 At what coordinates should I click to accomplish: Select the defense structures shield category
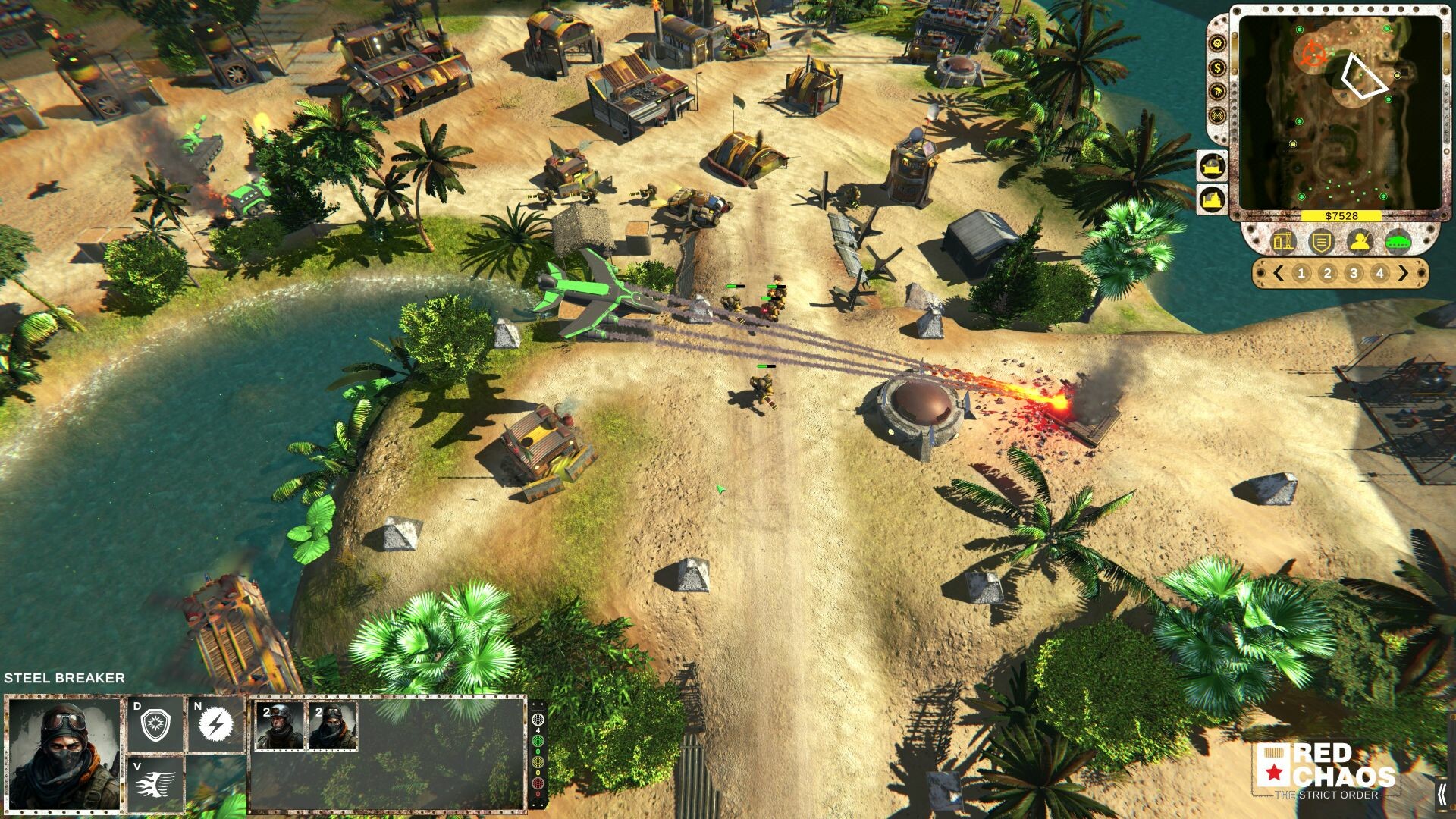point(1323,242)
